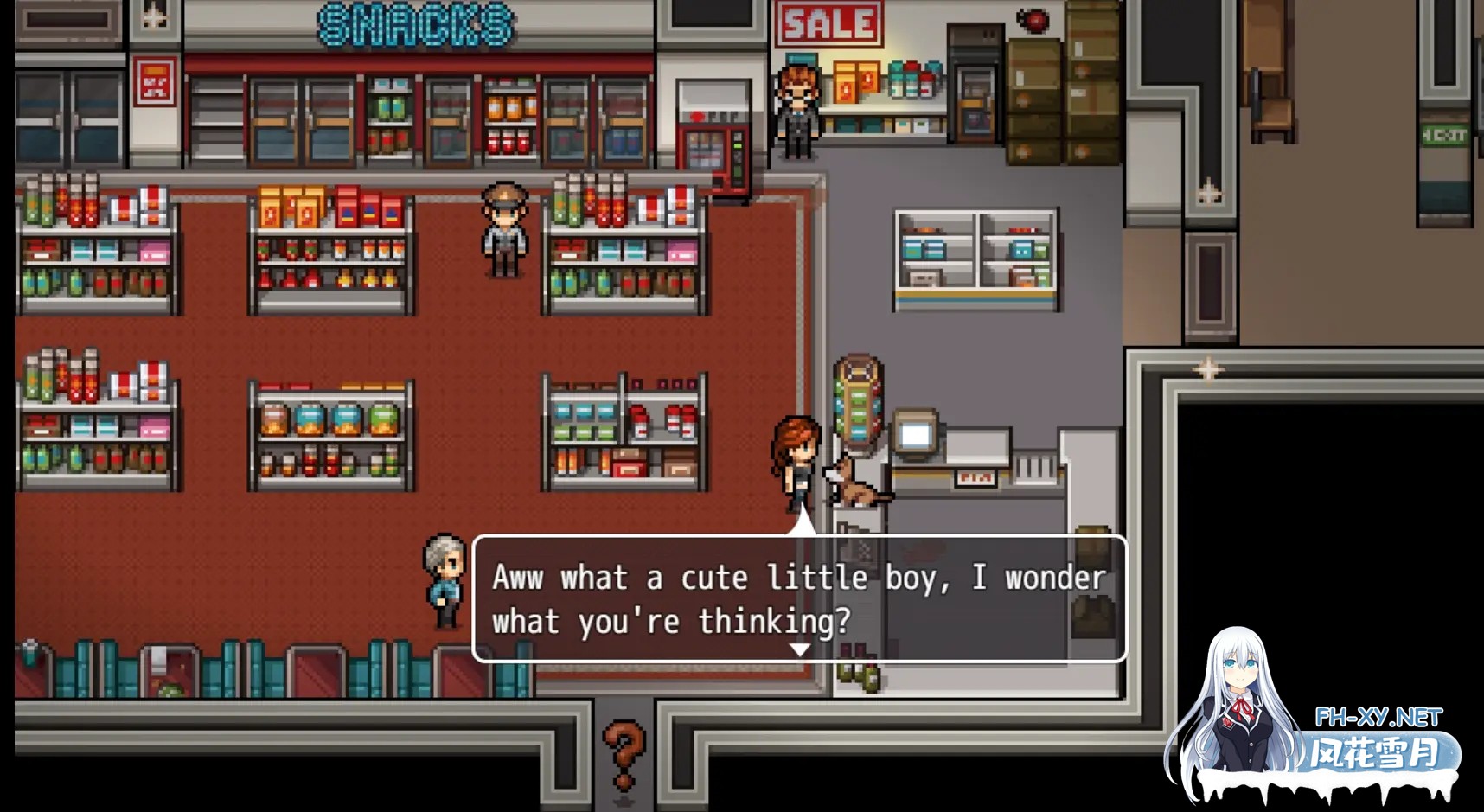Advance dialogue with the white continue arrow
The width and height of the screenshot is (1484, 812).
point(800,649)
